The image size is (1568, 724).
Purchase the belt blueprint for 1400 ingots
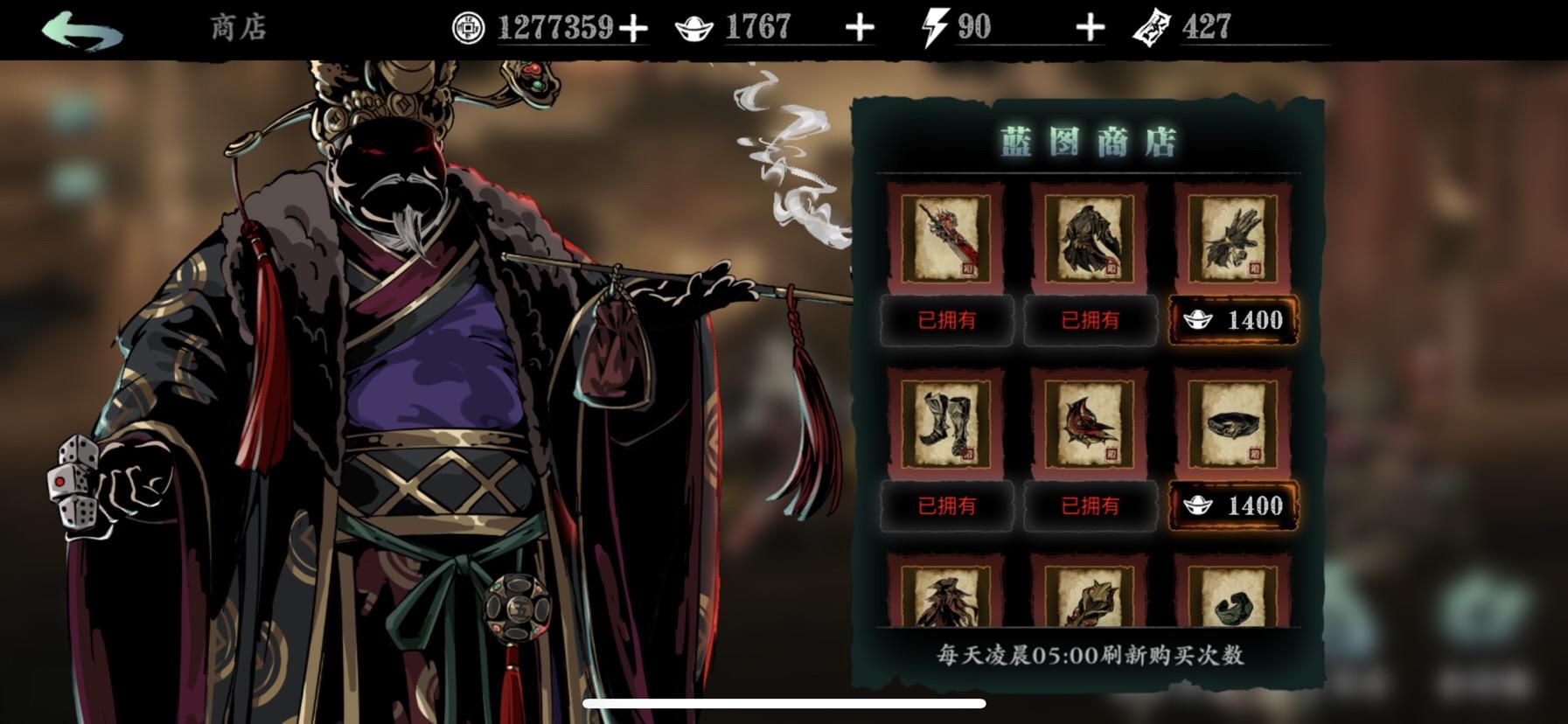(x=1232, y=505)
